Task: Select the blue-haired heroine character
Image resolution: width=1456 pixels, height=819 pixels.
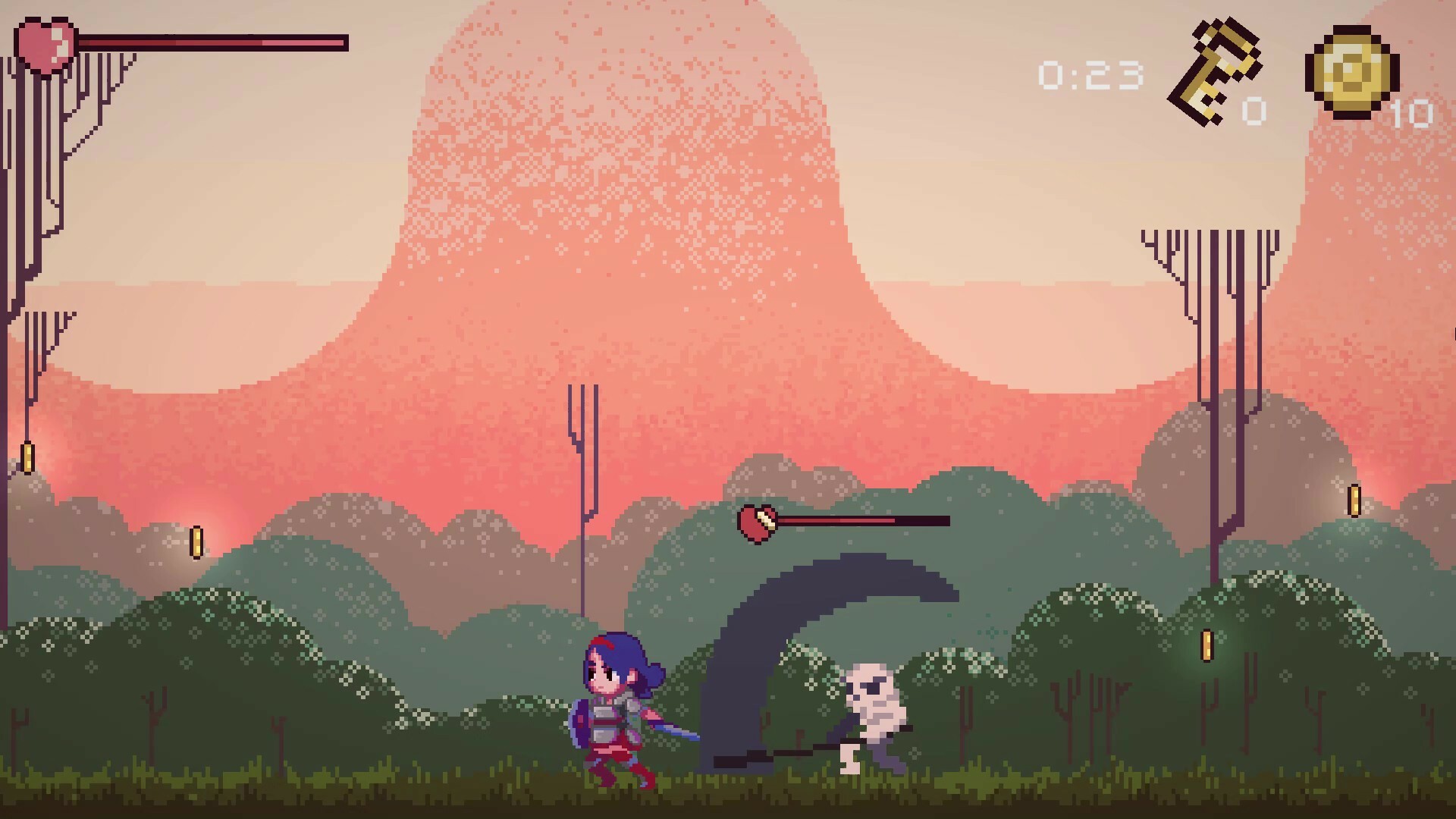Action: (614, 705)
